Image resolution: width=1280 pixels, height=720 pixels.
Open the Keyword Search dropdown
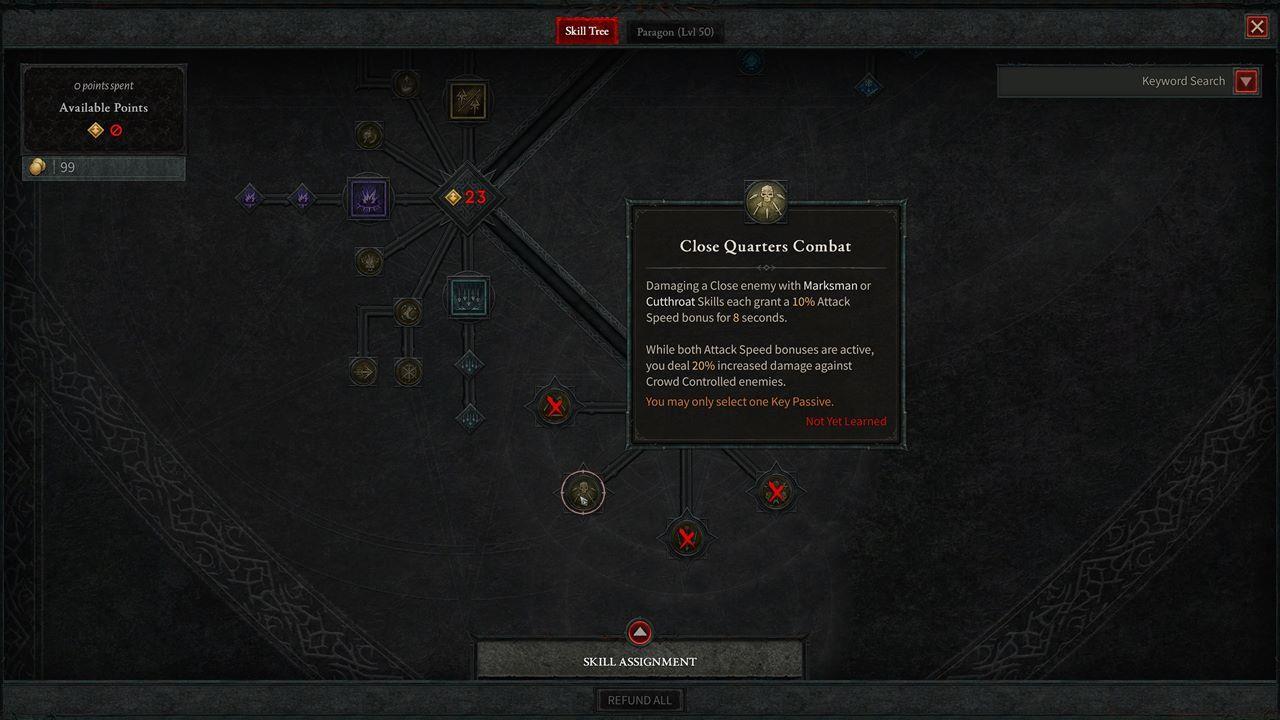1246,81
